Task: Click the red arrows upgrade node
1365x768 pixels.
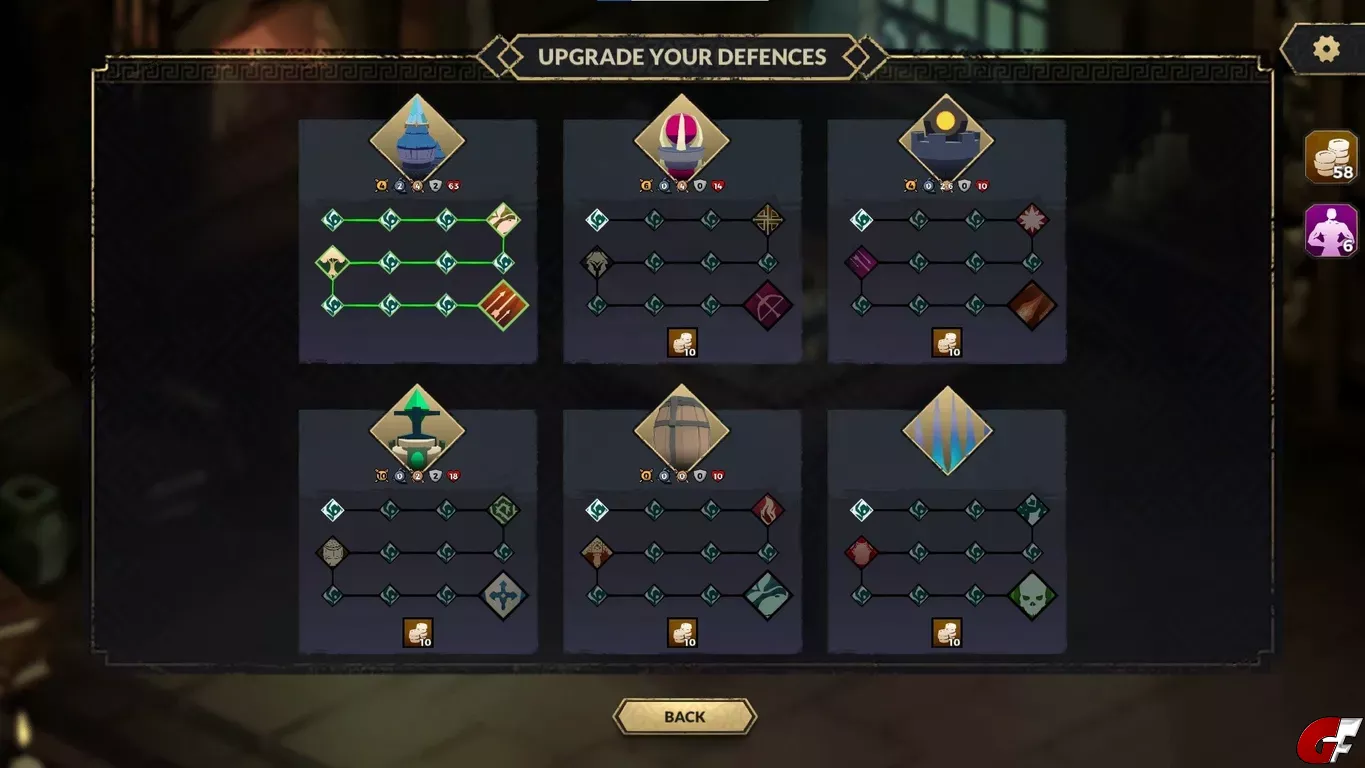Action: (503, 305)
